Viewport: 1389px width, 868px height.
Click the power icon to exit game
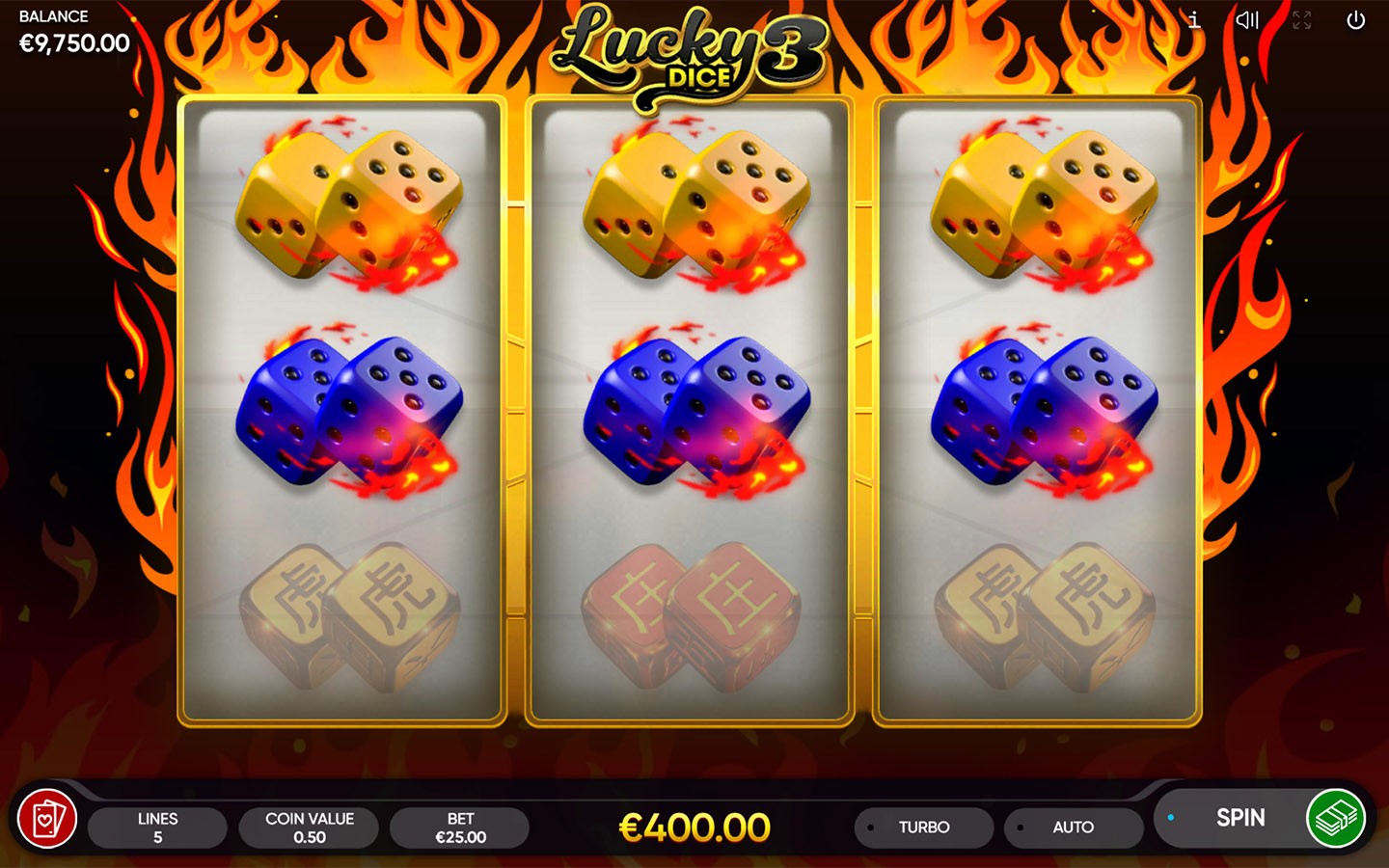pyautogui.click(x=1355, y=20)
